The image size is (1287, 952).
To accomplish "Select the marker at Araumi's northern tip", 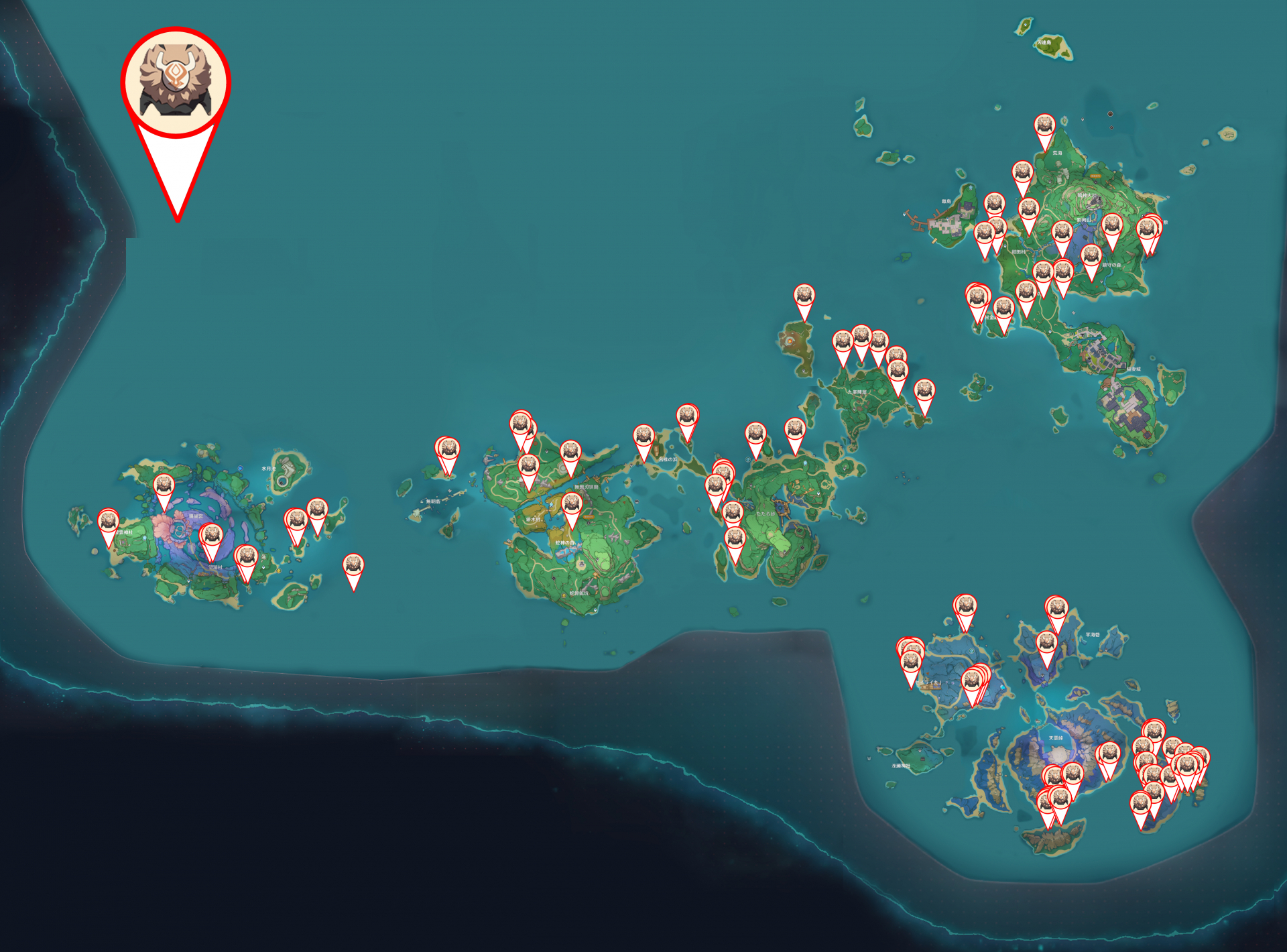I will (x=1044, y=126).
